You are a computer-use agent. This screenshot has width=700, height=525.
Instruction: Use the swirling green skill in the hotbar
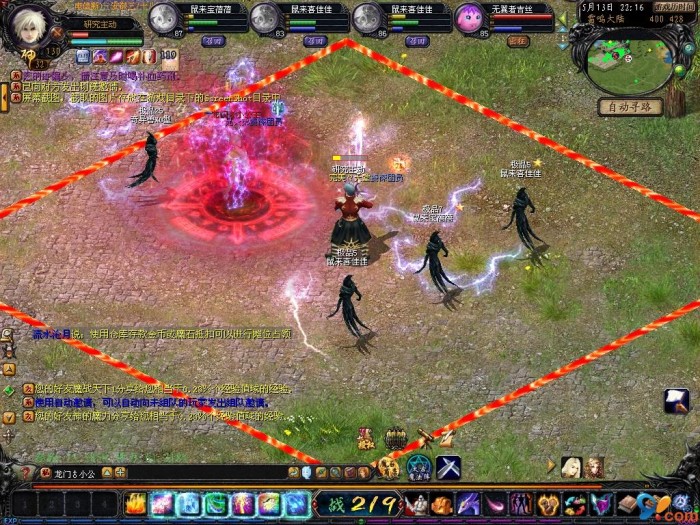pyautogui.click(x=216, y=504)
